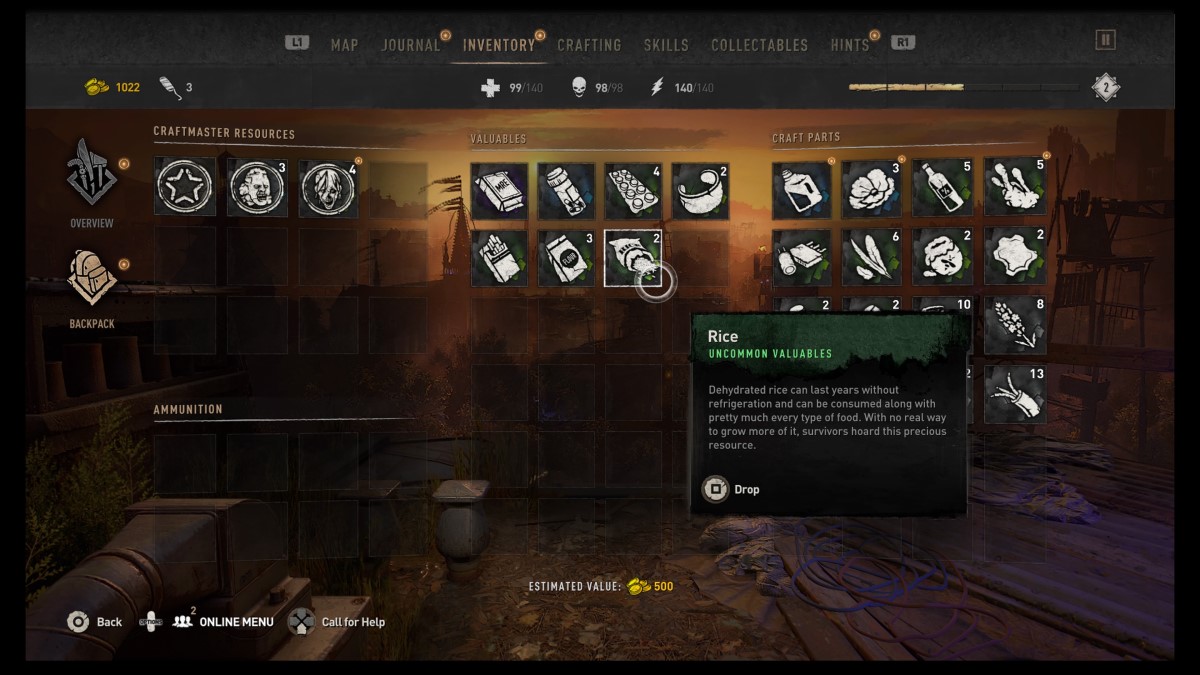Select the plastic jug craft part
Image resolution: width=1200 pixels, height=675 pixels.
point(801,190)
